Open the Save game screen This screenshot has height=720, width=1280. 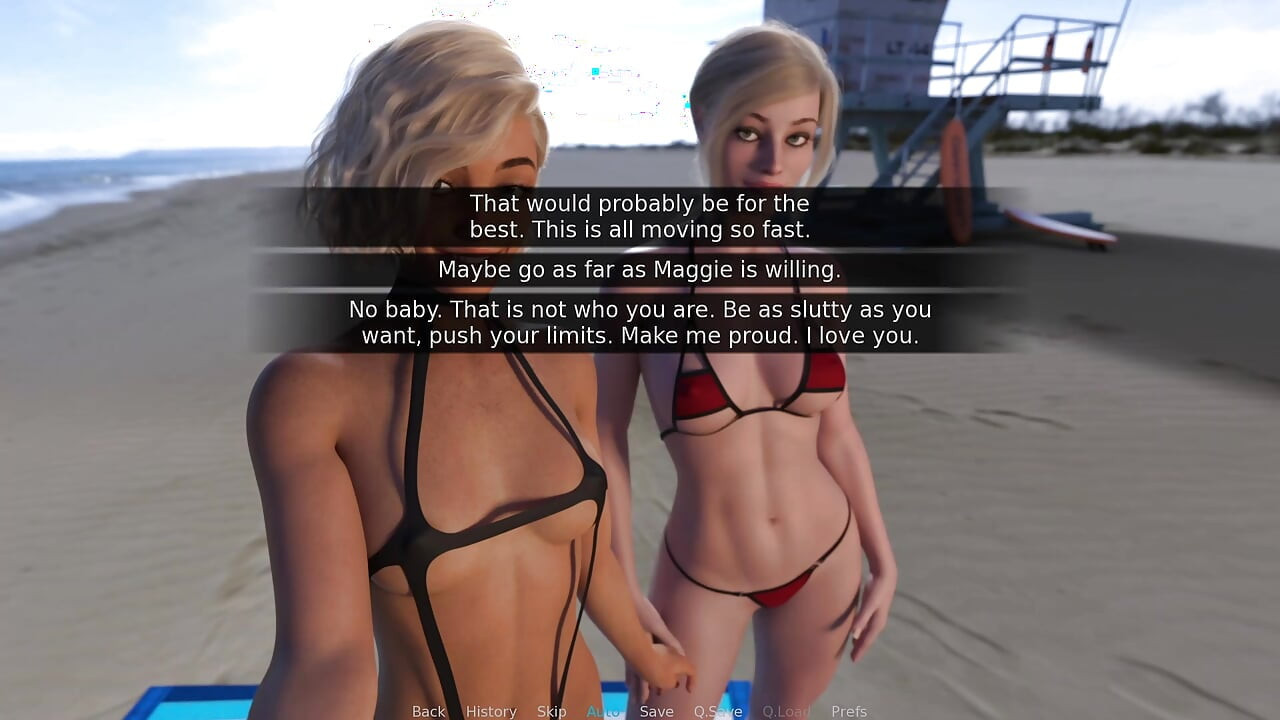point(657,711)
